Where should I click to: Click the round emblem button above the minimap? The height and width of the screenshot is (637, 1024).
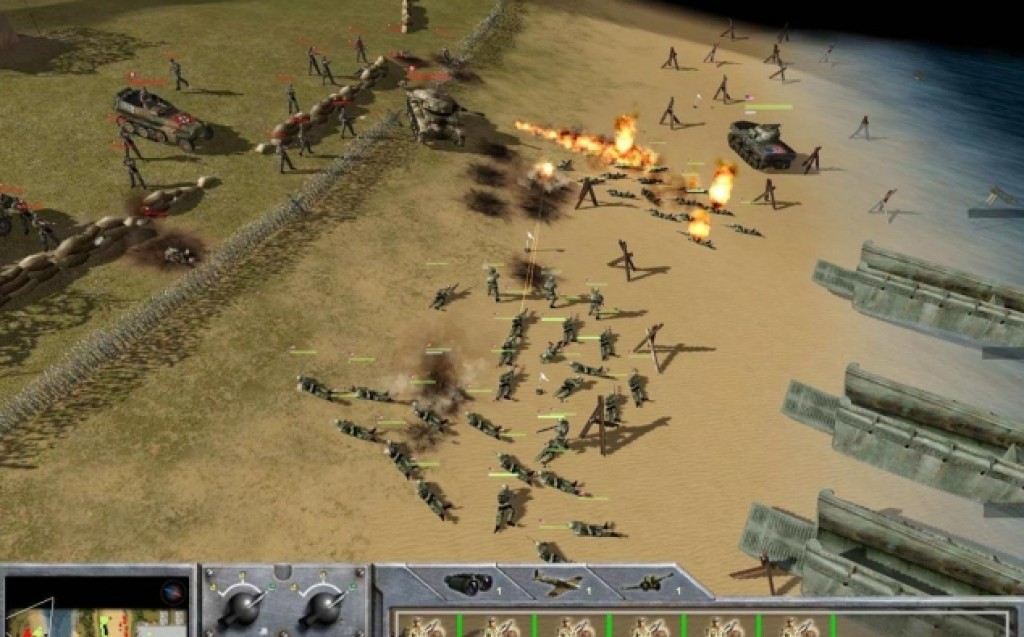pos(172,589)
